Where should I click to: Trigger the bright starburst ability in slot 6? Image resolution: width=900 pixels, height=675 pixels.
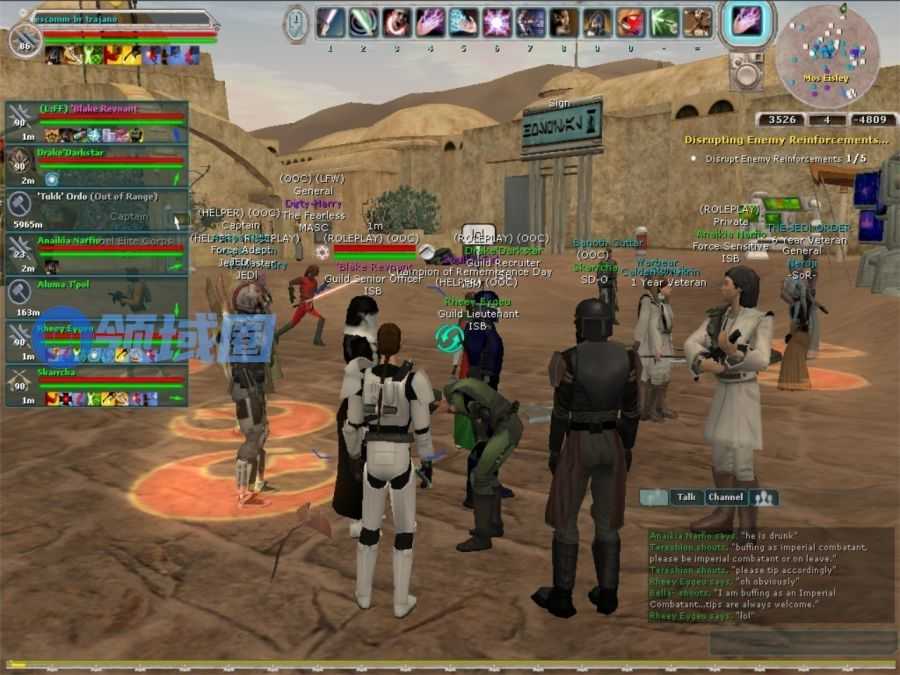(x=497, y=22)
